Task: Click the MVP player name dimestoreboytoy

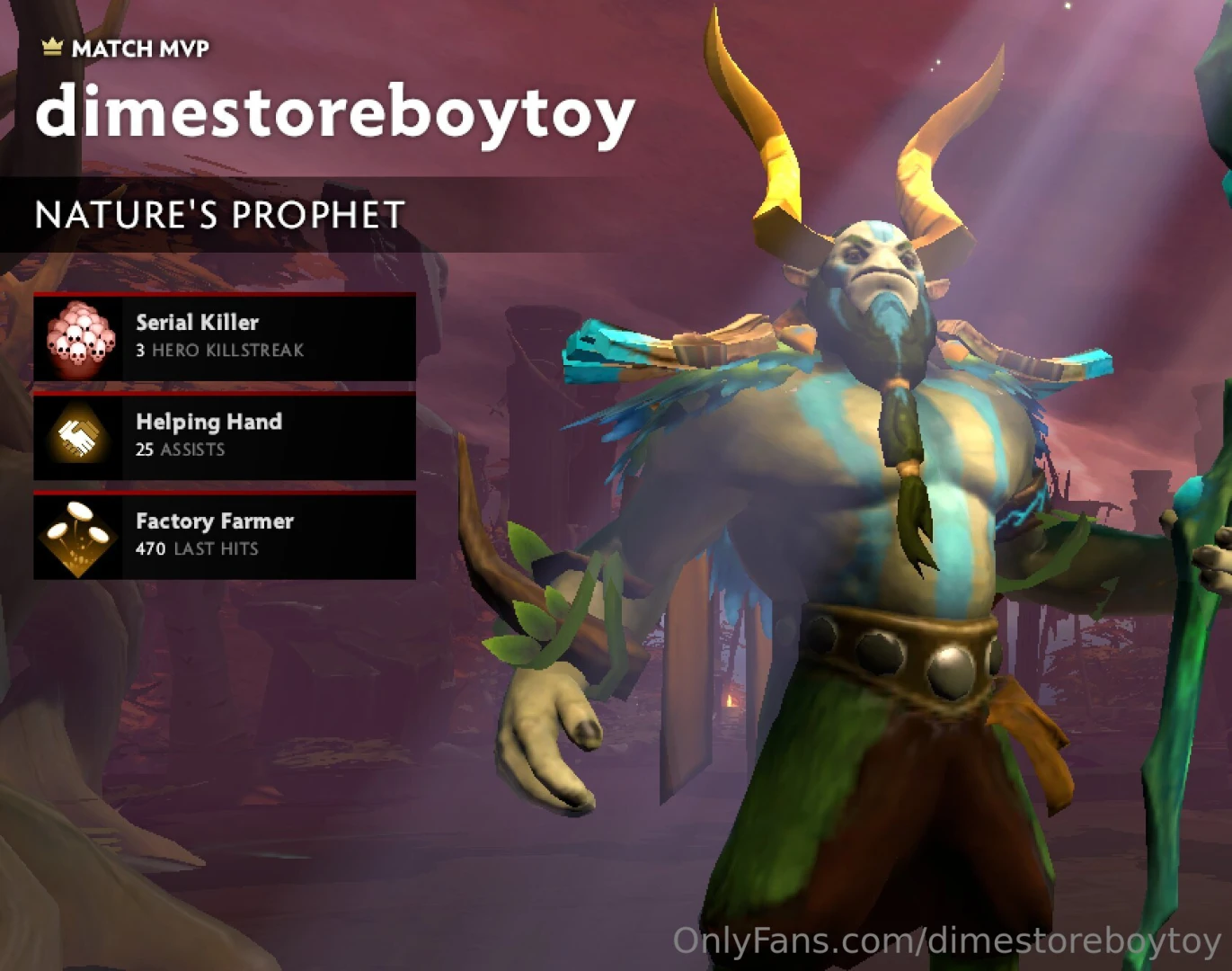Action: coord(334,113)
